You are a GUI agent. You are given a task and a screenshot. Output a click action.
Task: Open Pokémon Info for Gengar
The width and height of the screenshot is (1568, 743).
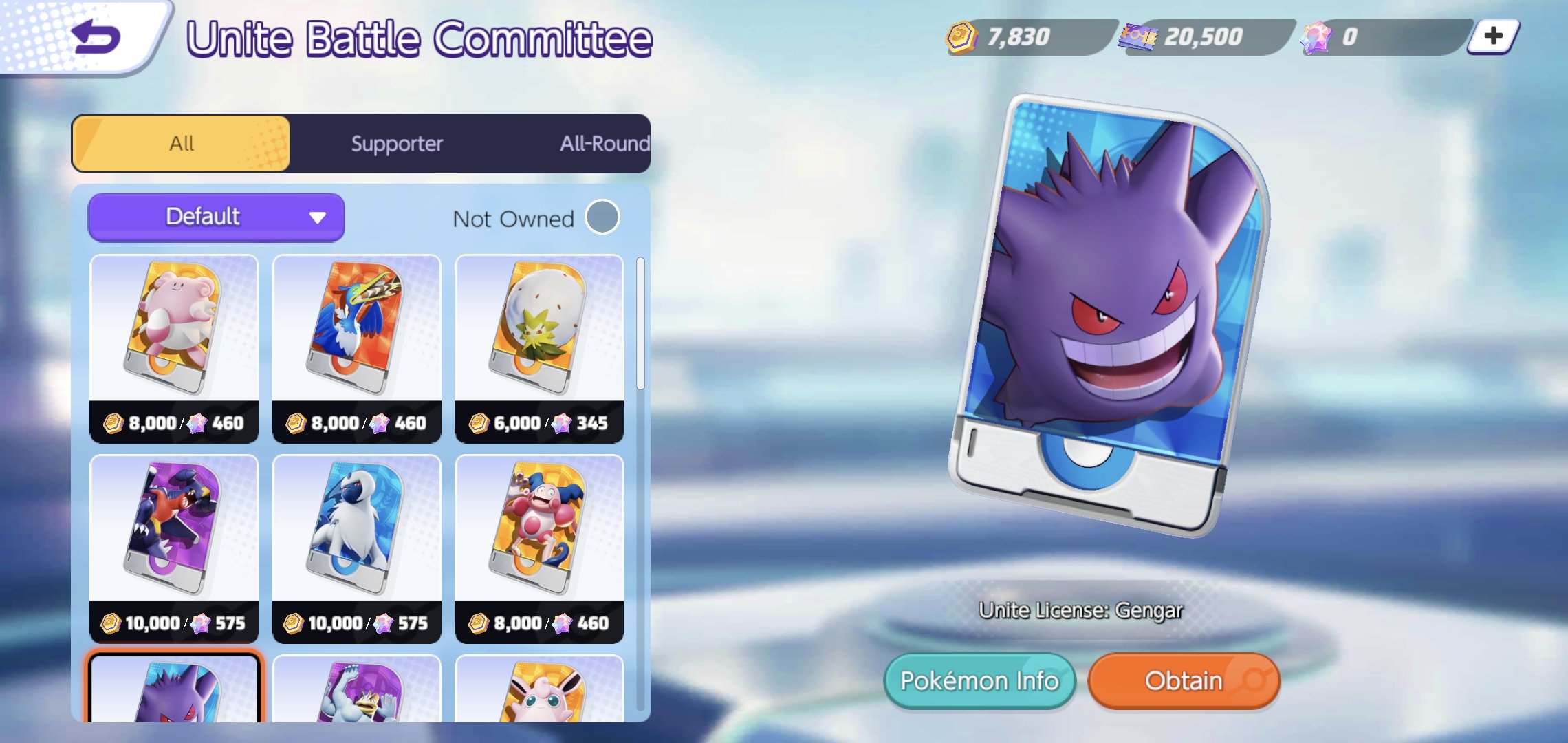point(979,680)
